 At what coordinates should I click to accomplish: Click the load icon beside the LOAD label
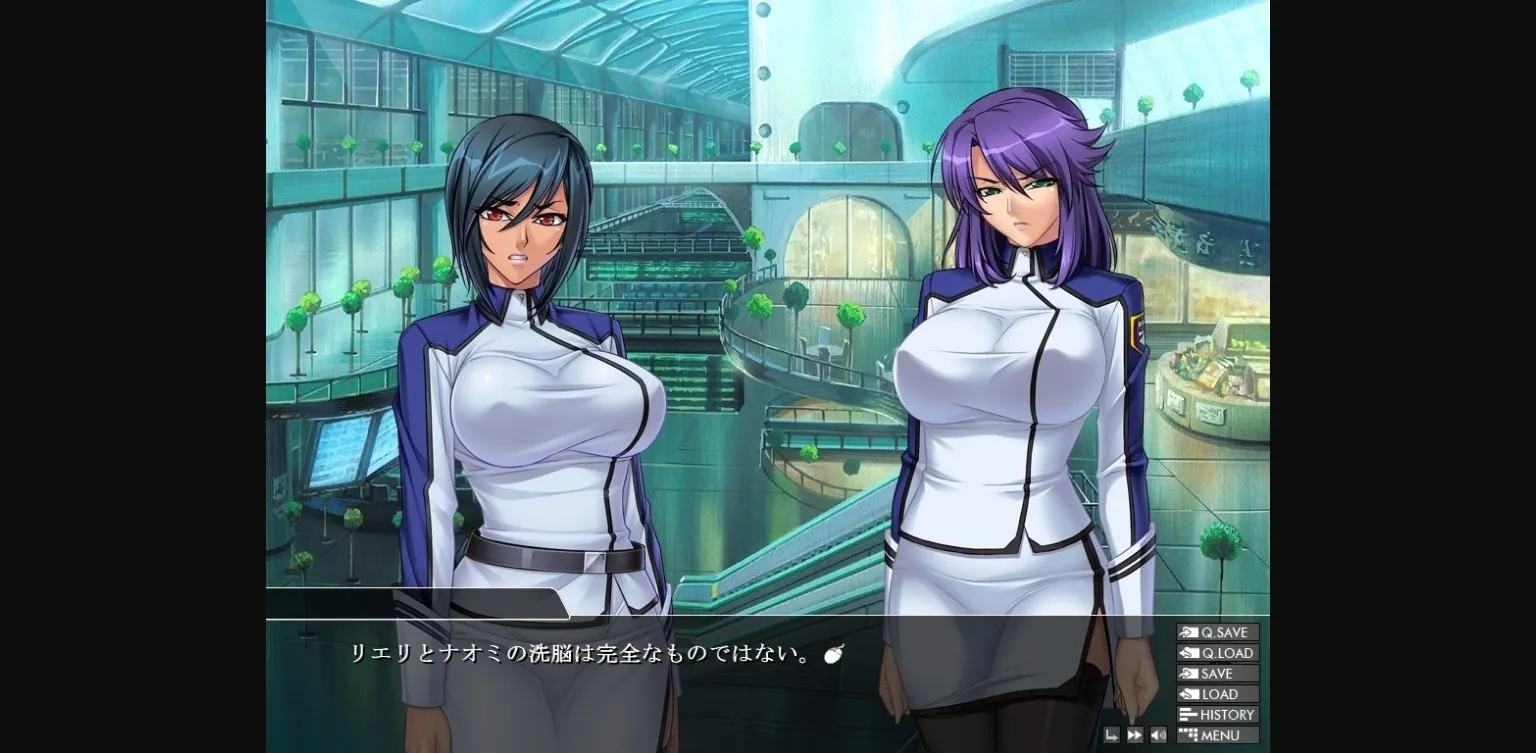pos(1189,694)
